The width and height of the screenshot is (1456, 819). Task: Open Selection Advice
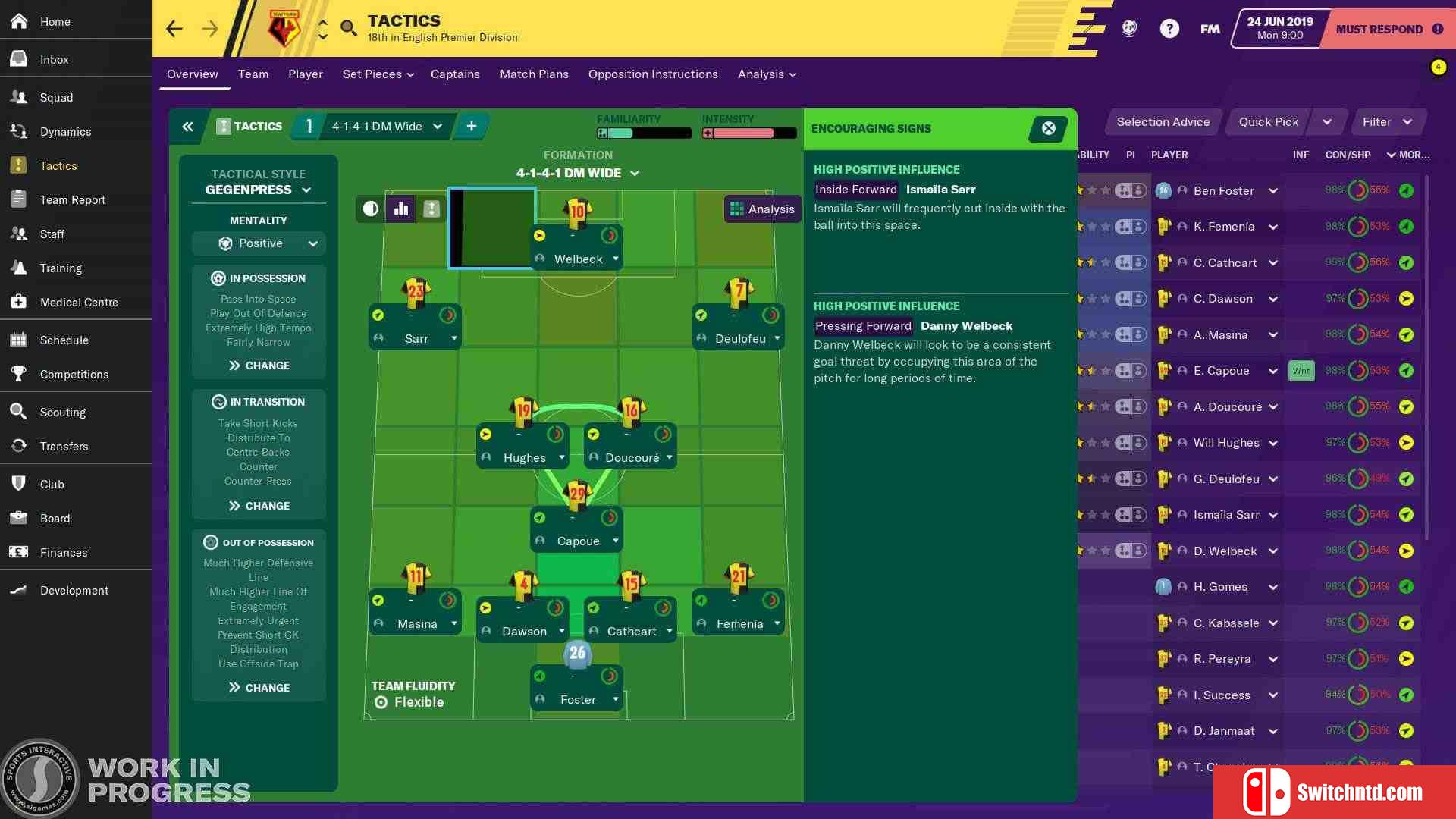pos(1163,122)
